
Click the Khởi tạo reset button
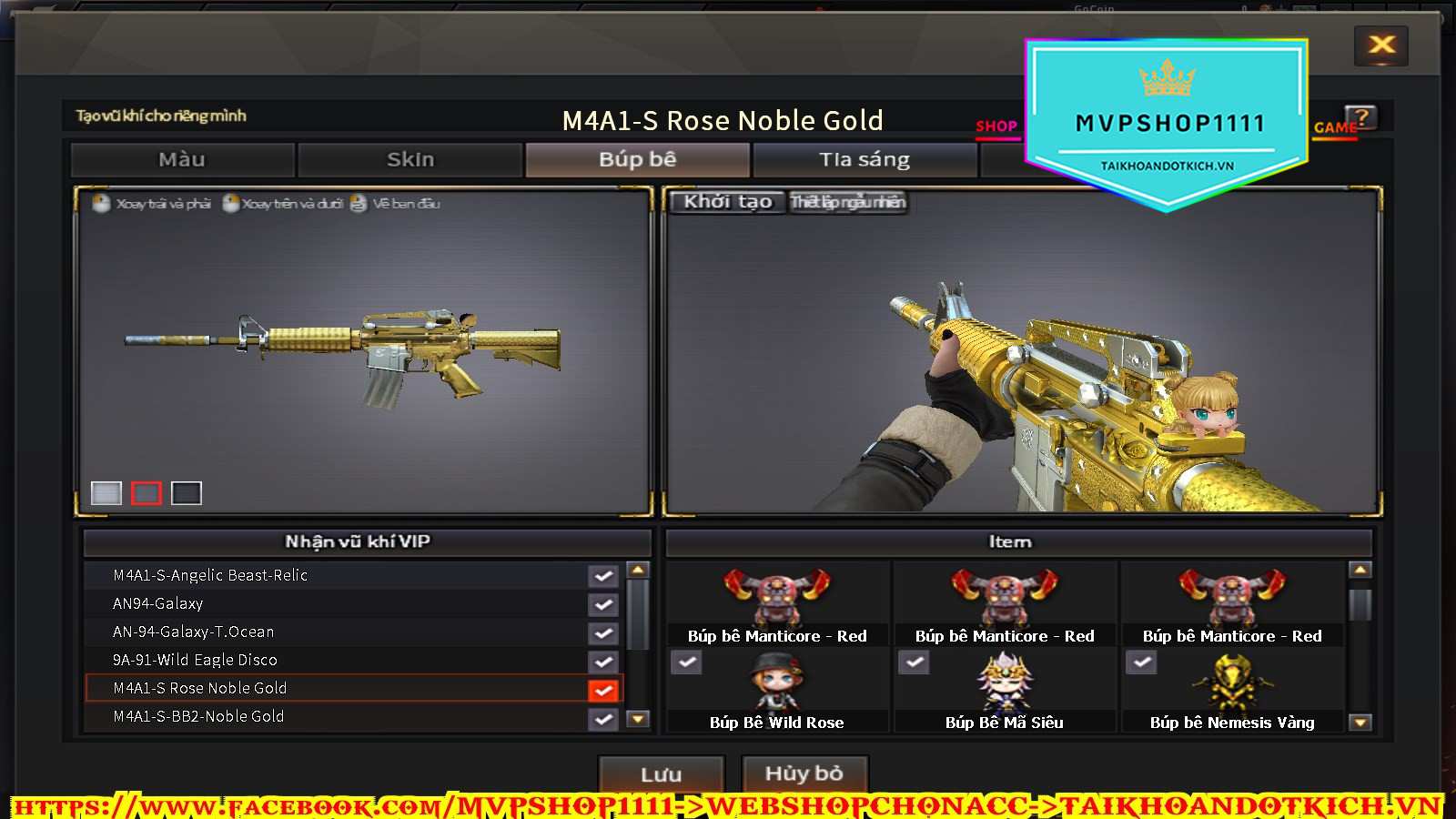pos(727,202)
